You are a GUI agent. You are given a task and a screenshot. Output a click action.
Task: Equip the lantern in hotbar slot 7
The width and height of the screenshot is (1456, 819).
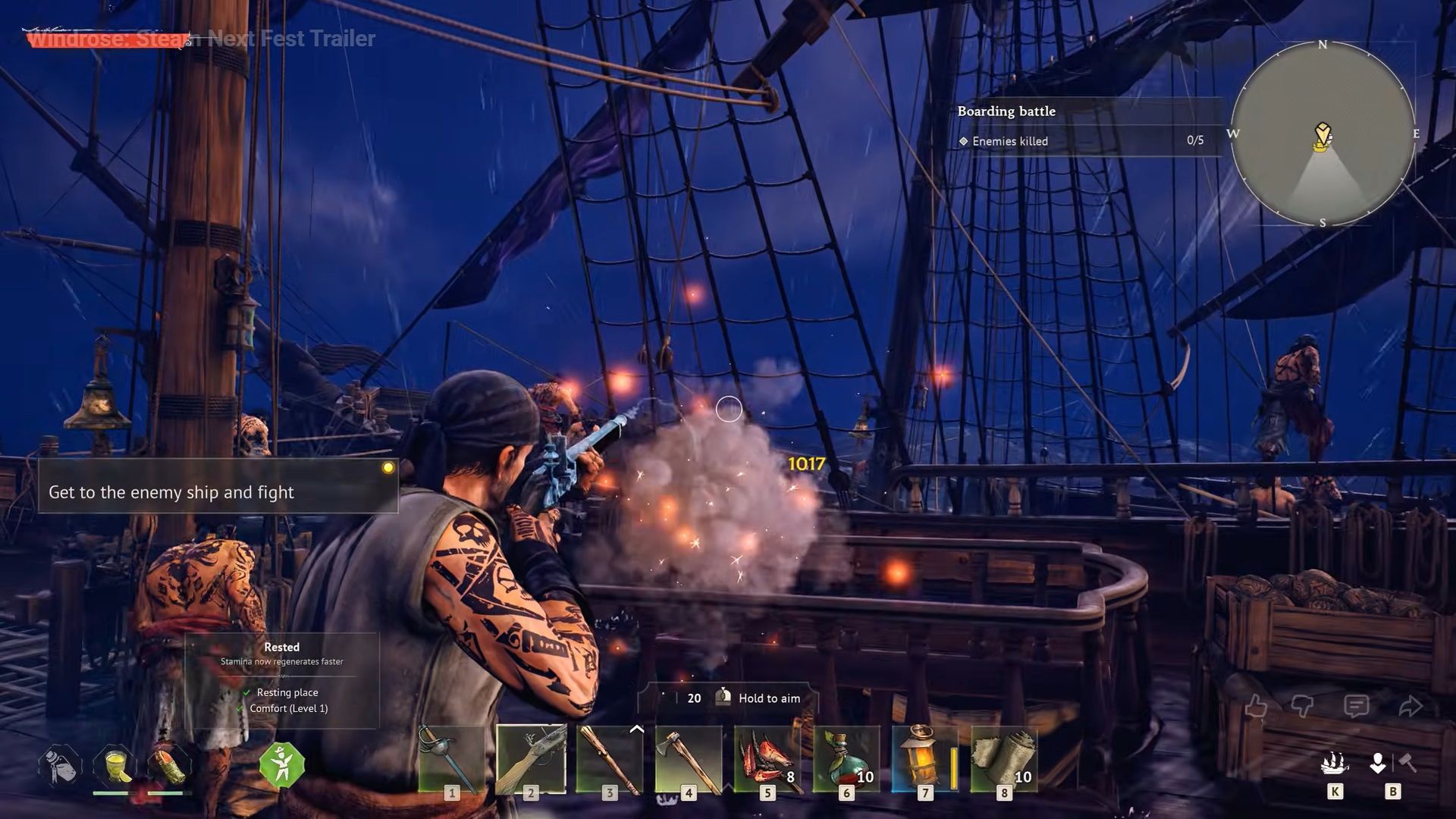(x=924, y=758)
